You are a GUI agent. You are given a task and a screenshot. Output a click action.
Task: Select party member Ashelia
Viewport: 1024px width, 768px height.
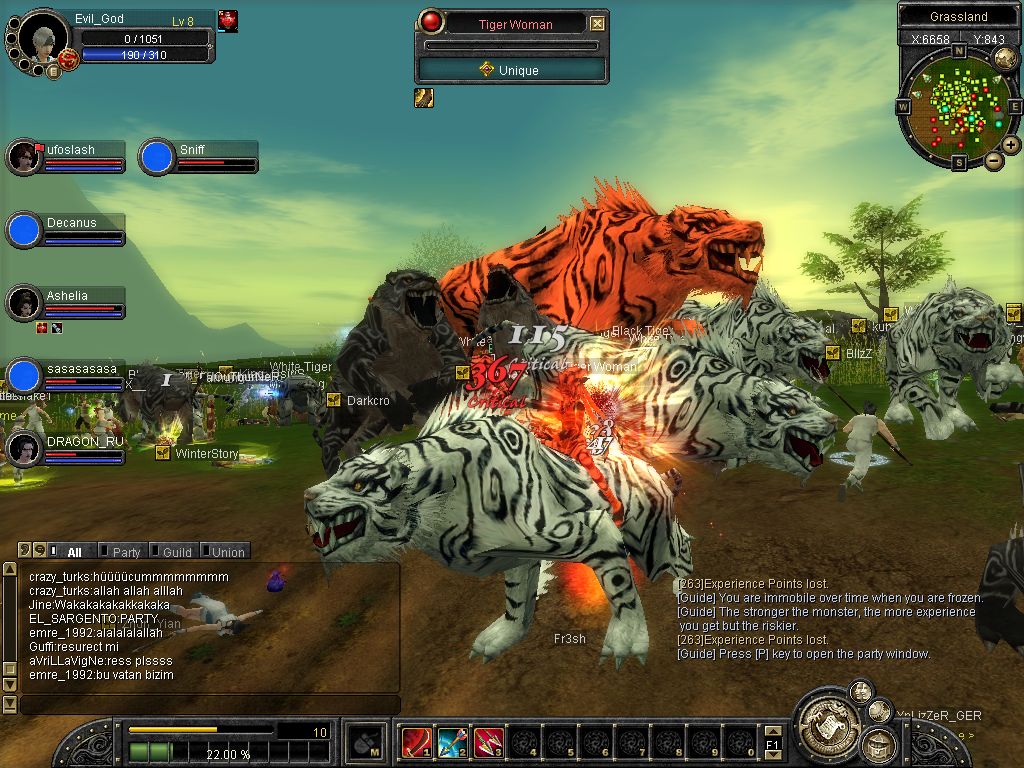pos(23,303)
